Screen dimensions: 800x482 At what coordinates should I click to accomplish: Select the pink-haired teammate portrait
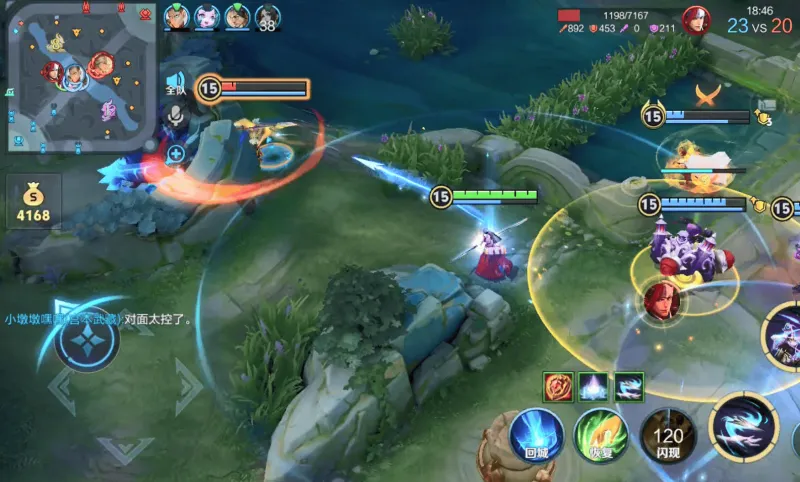point(207,17)
